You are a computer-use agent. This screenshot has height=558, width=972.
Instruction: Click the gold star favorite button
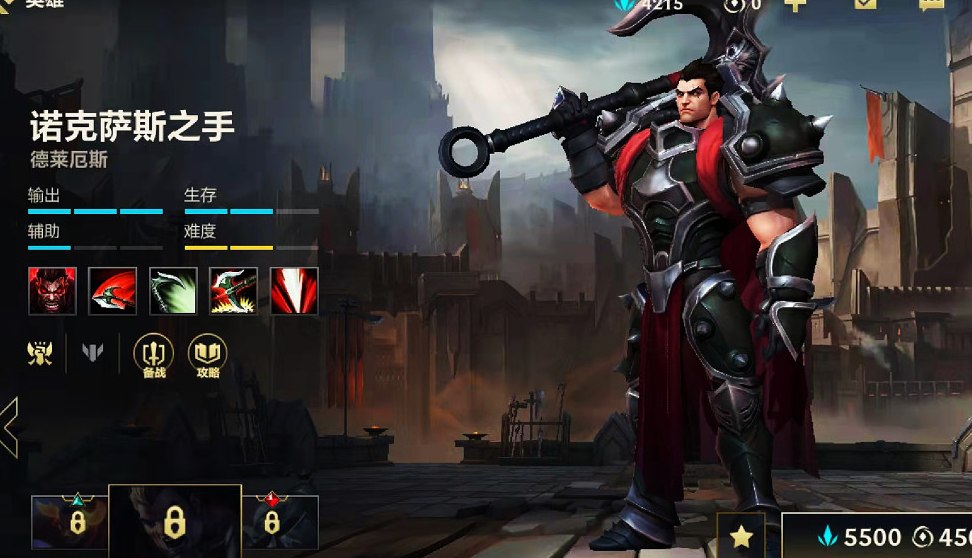pos(741,537)
